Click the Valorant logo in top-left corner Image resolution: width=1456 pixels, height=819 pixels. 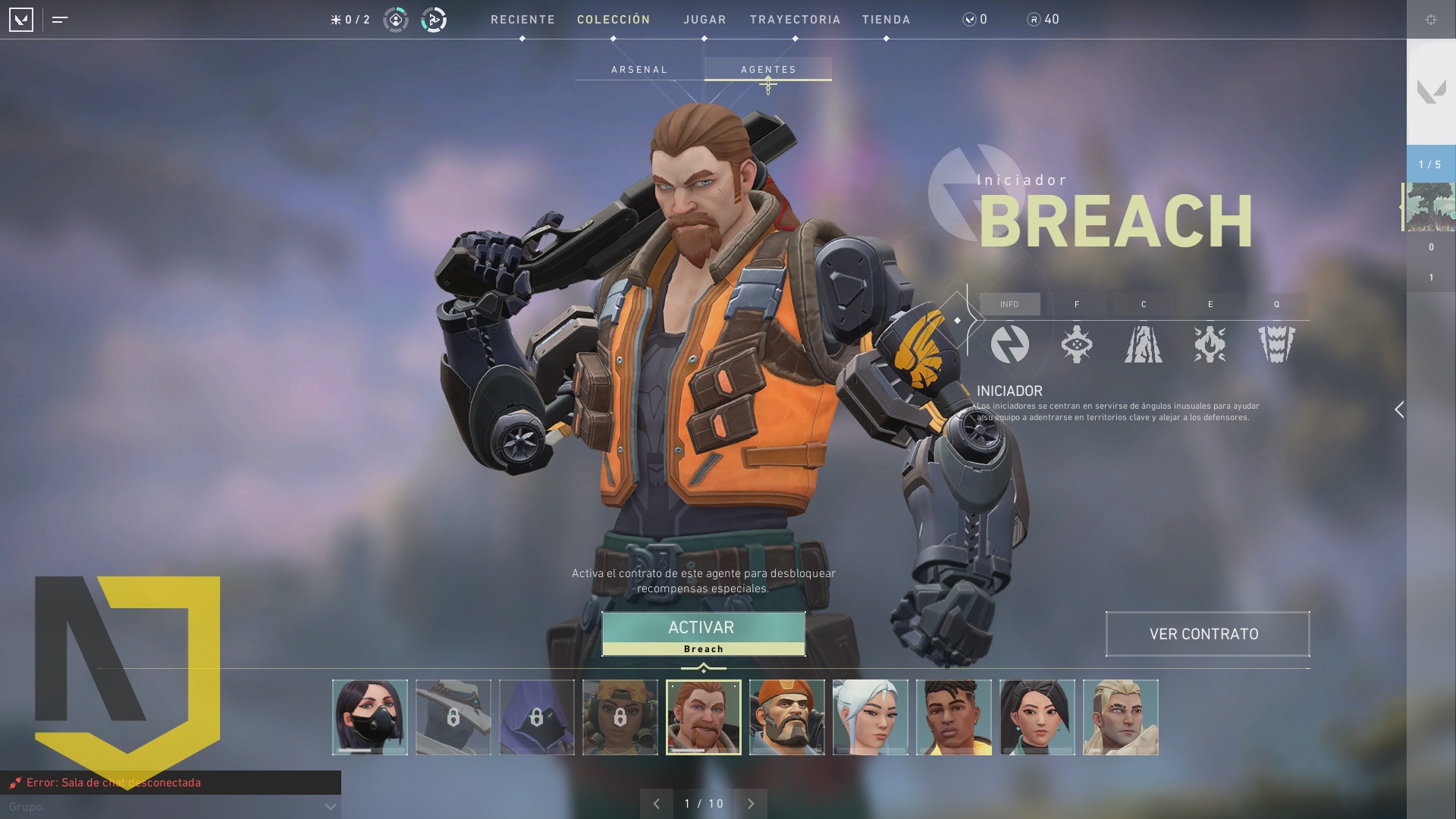click(22, 20)
